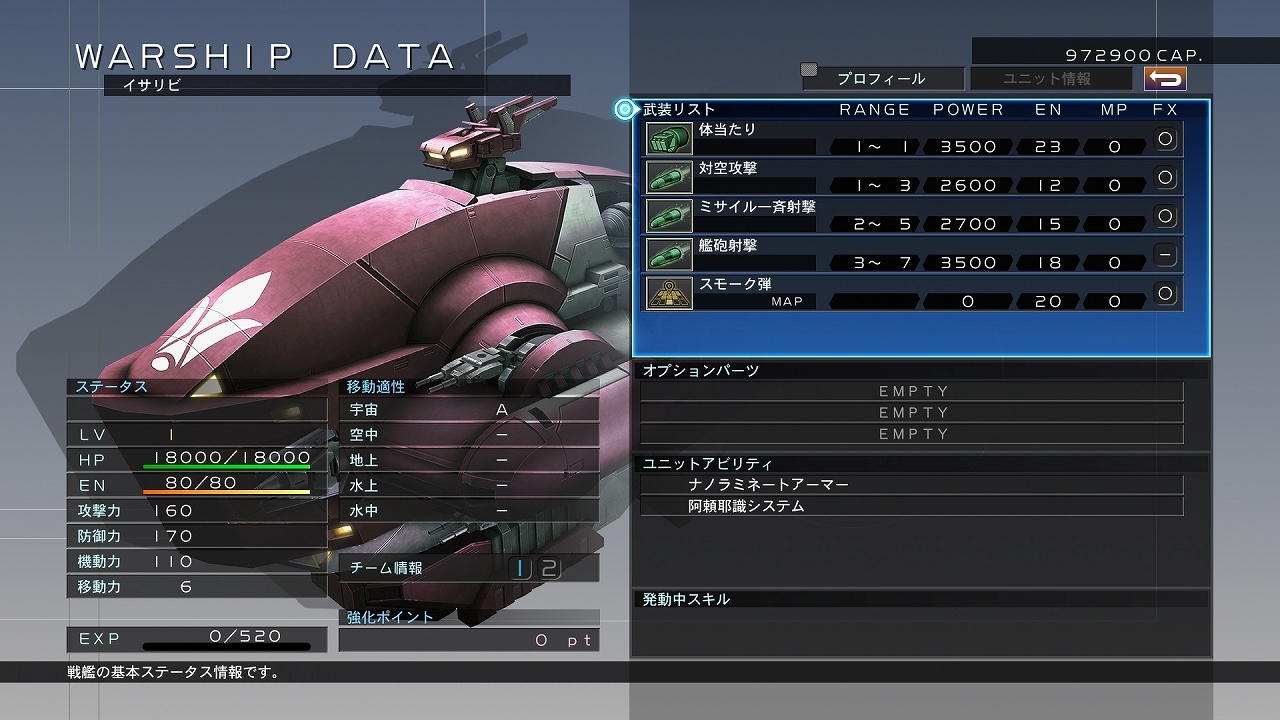Click the 対空攻撃 green missile icon
The image size is (1280, 720).
[668, 175]
